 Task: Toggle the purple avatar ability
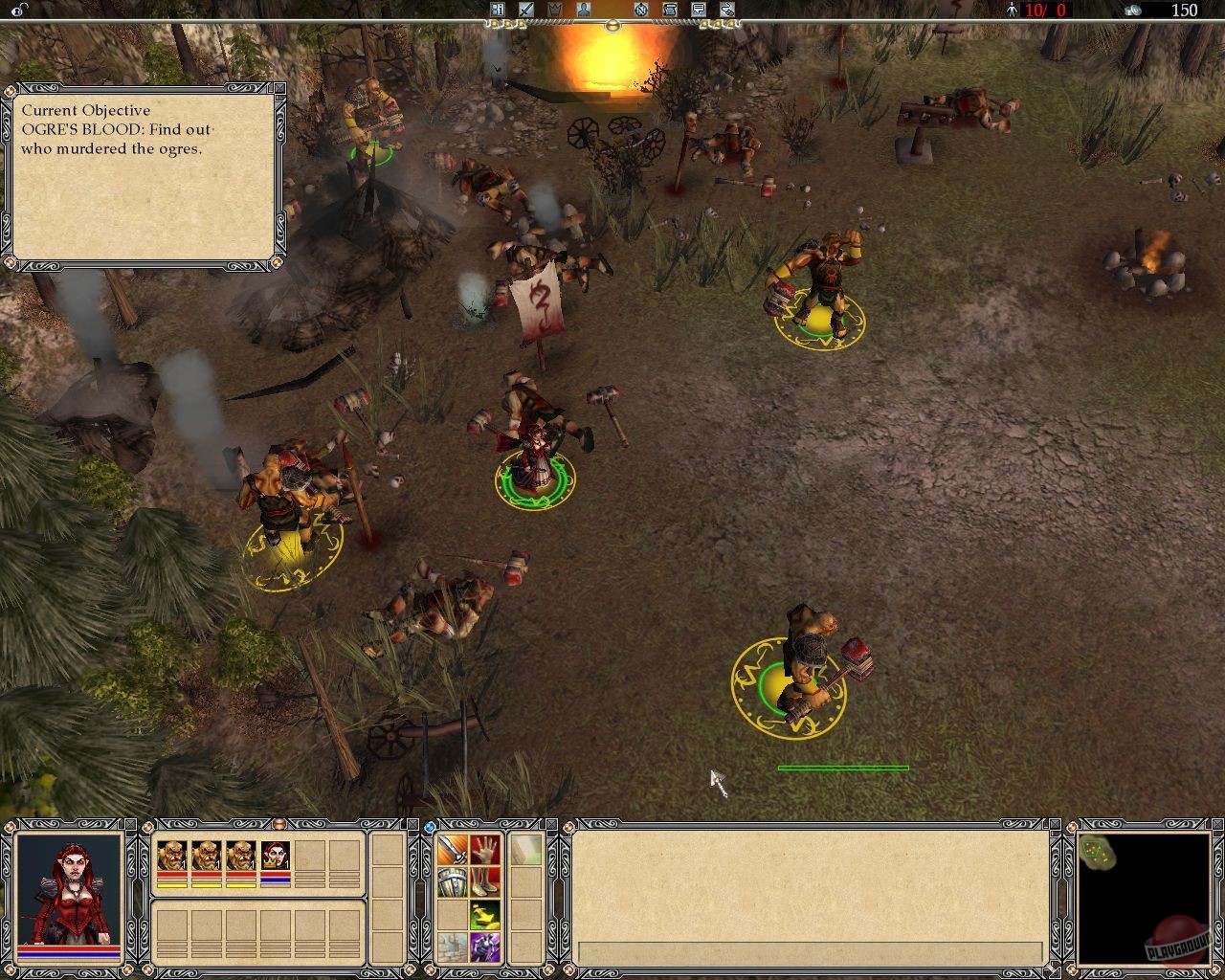tap(485, 947)
